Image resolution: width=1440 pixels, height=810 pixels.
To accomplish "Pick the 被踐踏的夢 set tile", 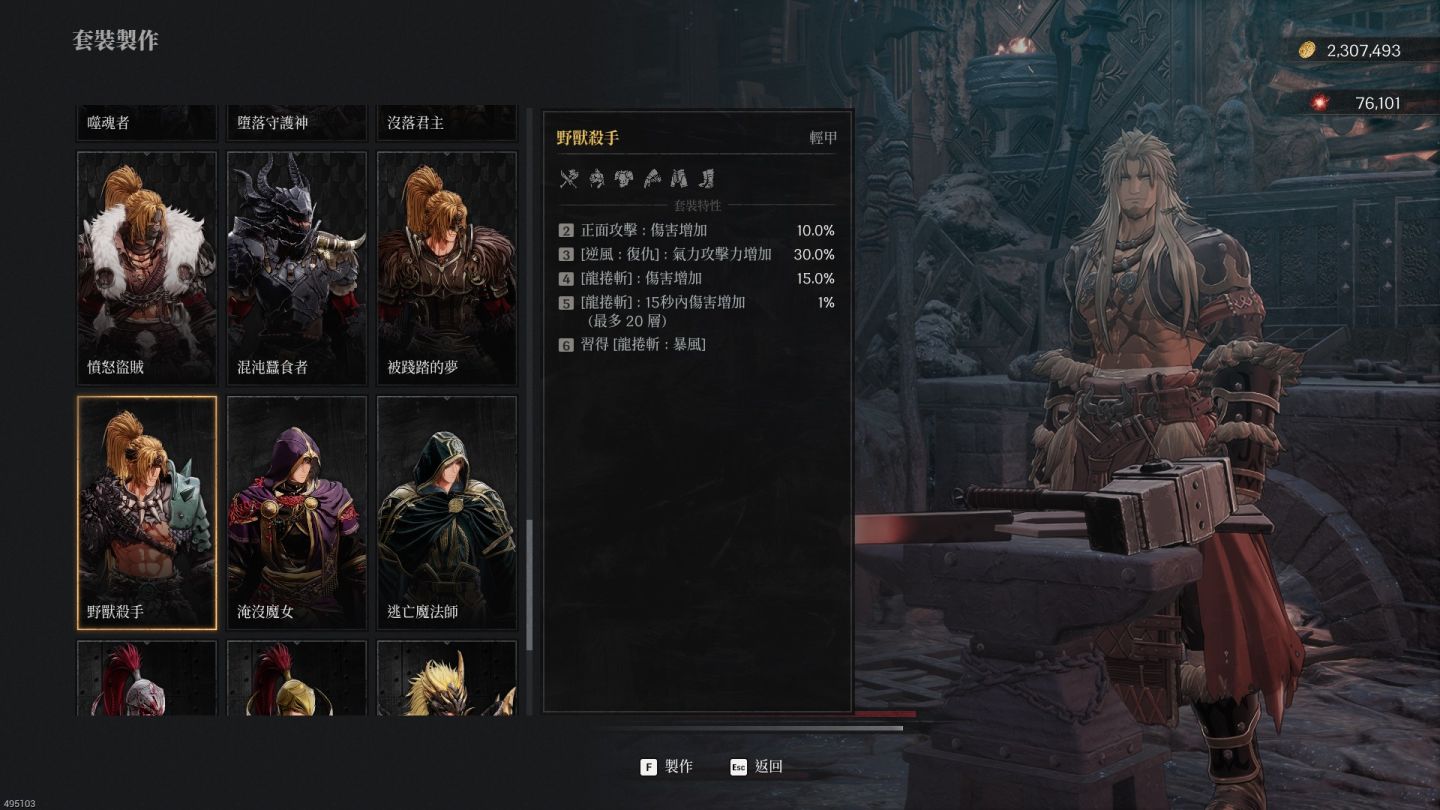I will pos(446,267).
